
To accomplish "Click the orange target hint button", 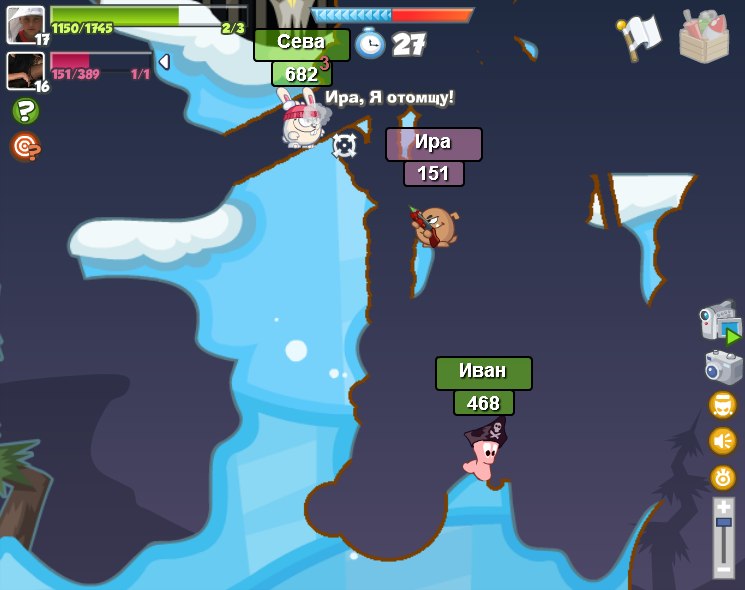I will pyautogui.click(x=25, y=147).
